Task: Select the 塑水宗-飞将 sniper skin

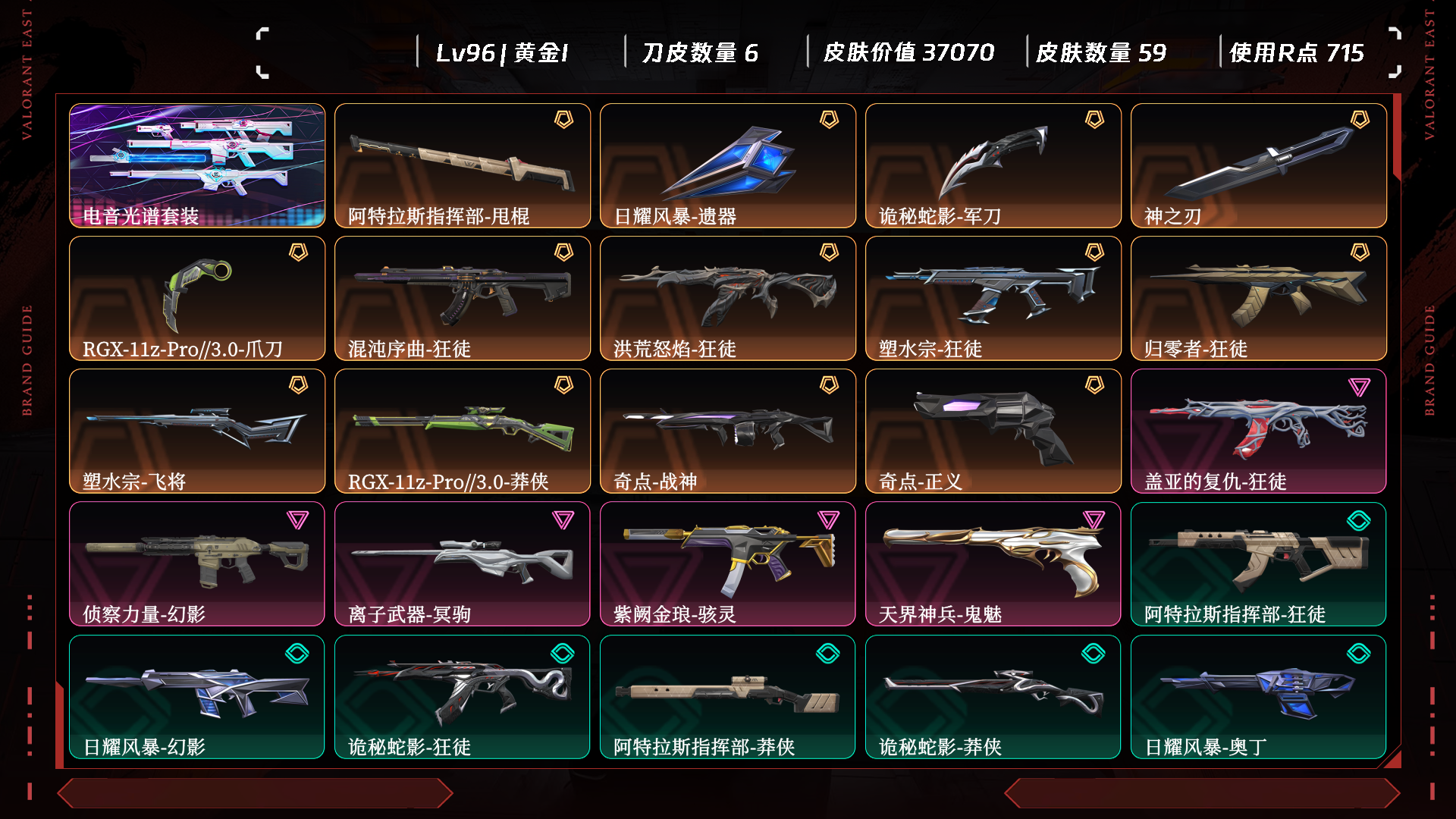Action: click(x=197, y=431)
